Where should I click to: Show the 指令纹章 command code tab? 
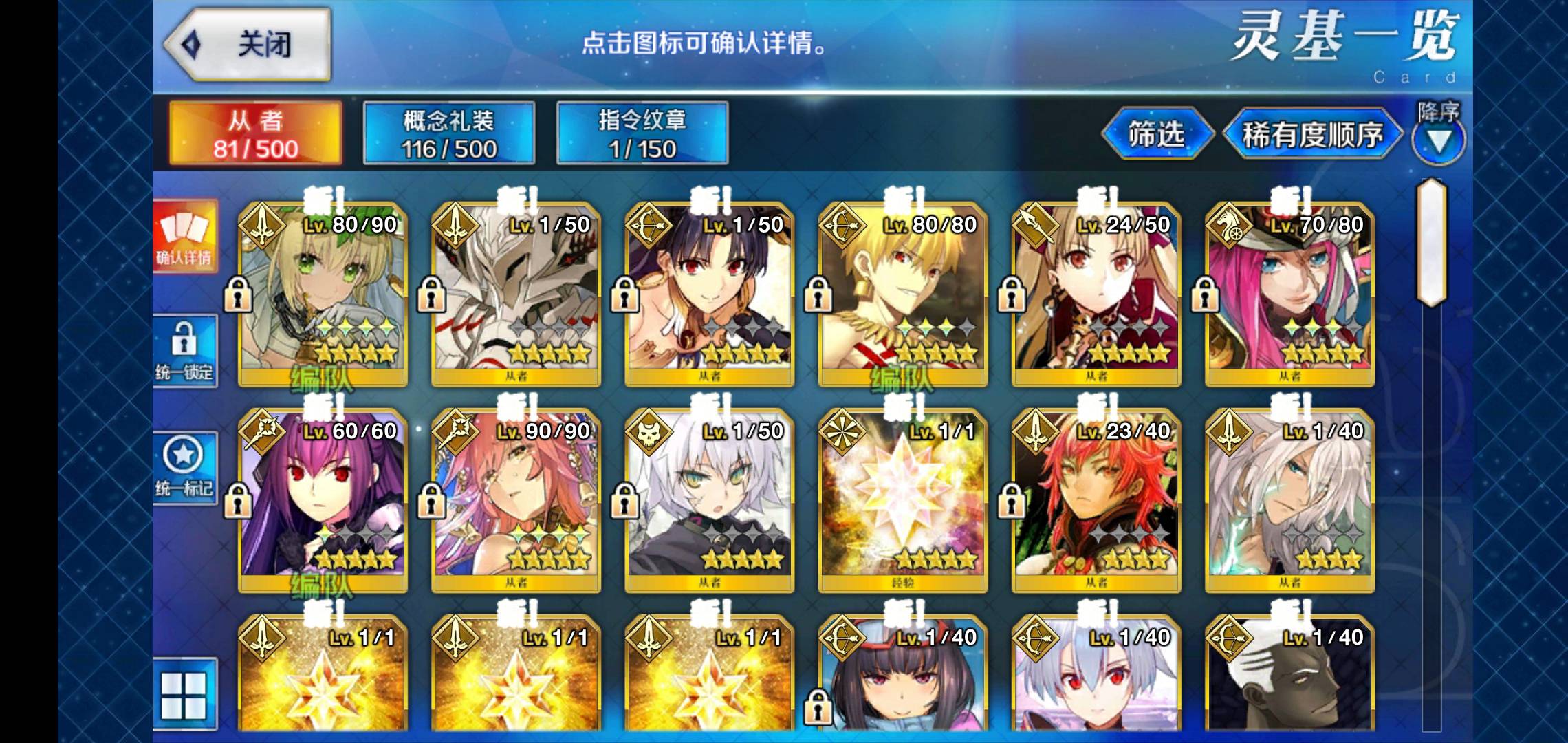click(642, 133)
